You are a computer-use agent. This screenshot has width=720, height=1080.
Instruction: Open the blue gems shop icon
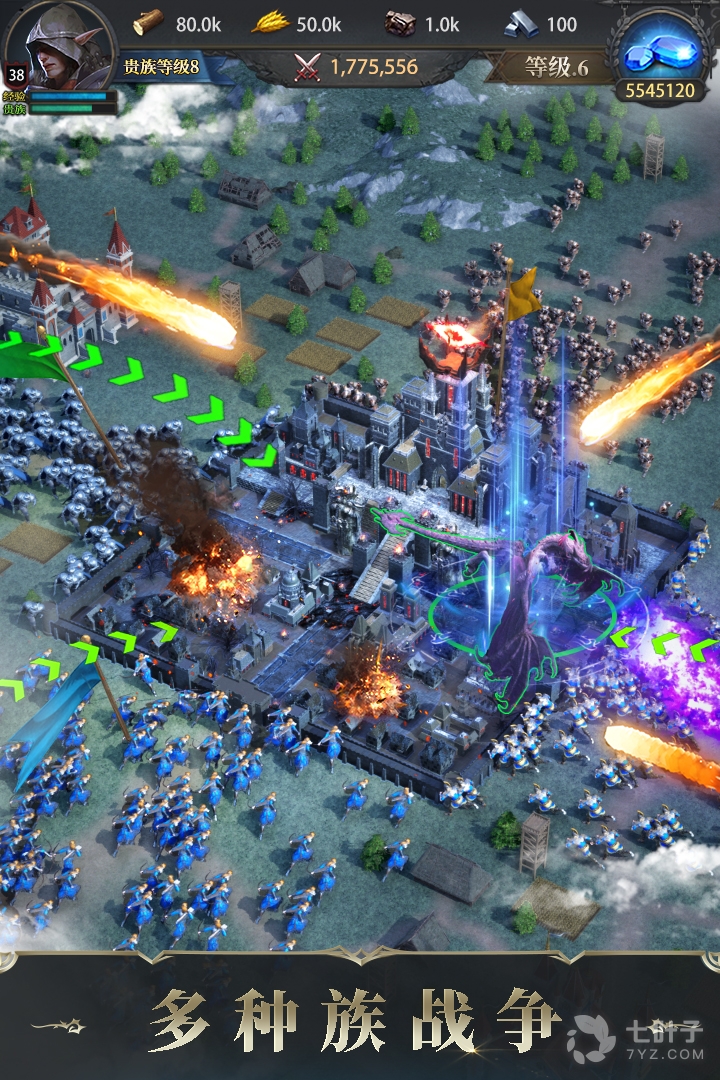tap(659, 52)
